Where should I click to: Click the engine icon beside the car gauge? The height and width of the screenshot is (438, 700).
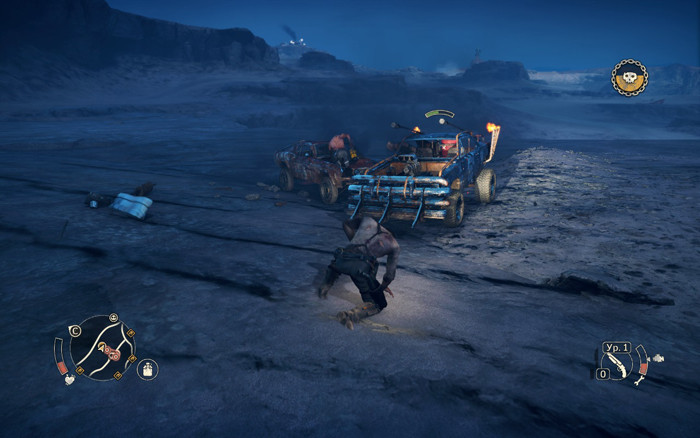coord(660,356)
